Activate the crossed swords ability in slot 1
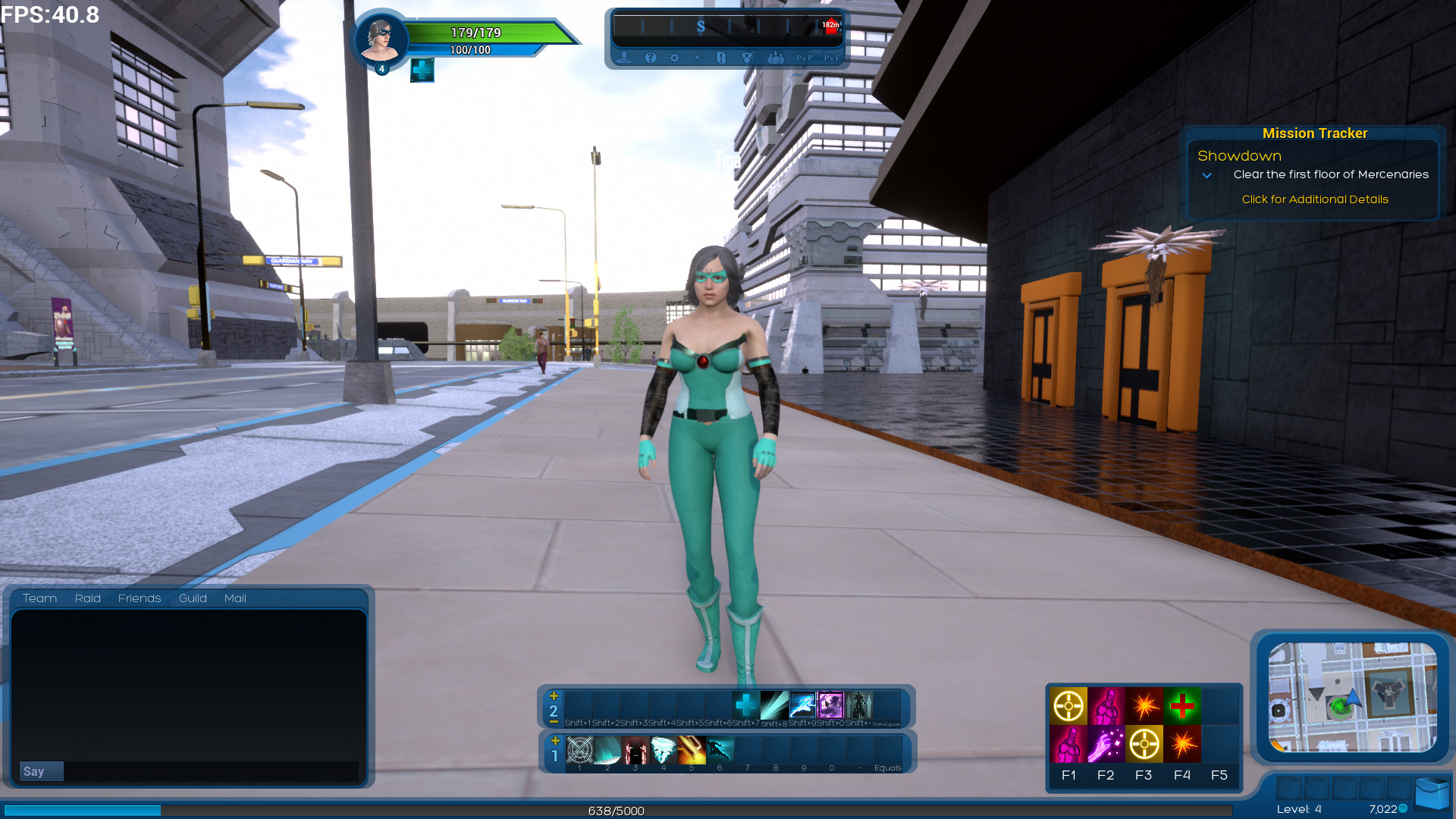The width and height of the screenshot is (1456, 819). tap(580, 750)
